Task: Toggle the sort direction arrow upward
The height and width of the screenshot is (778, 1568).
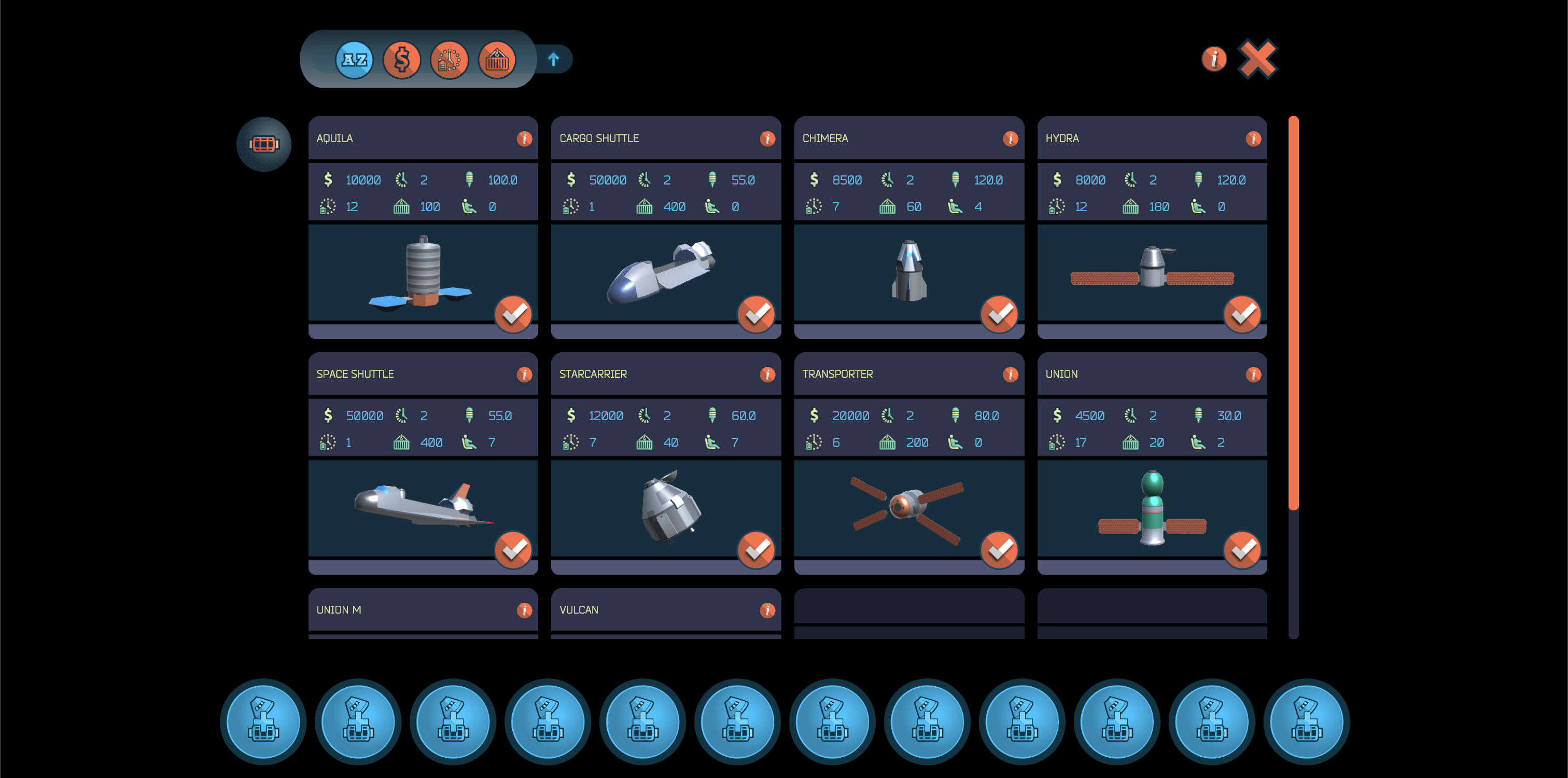Action: pos(553,59)
